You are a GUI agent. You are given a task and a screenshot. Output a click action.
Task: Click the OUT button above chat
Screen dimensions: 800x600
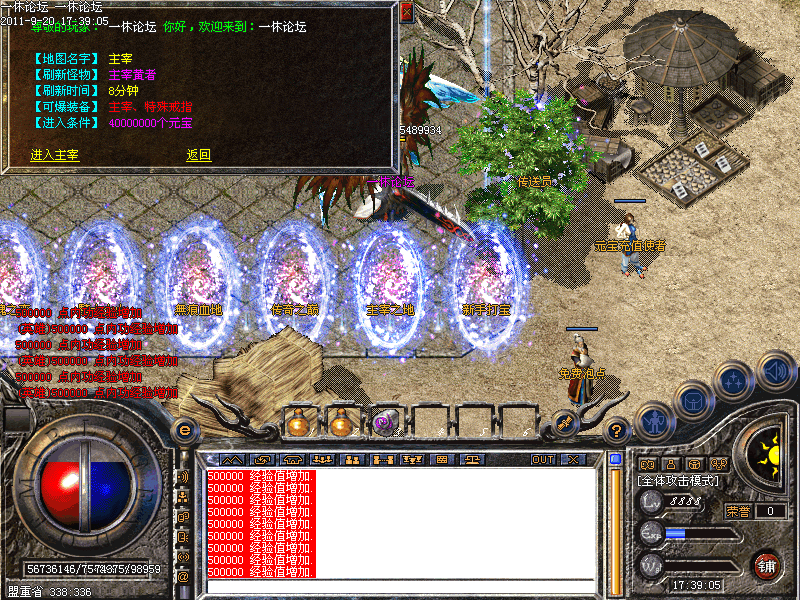click(x=543, y=460)
